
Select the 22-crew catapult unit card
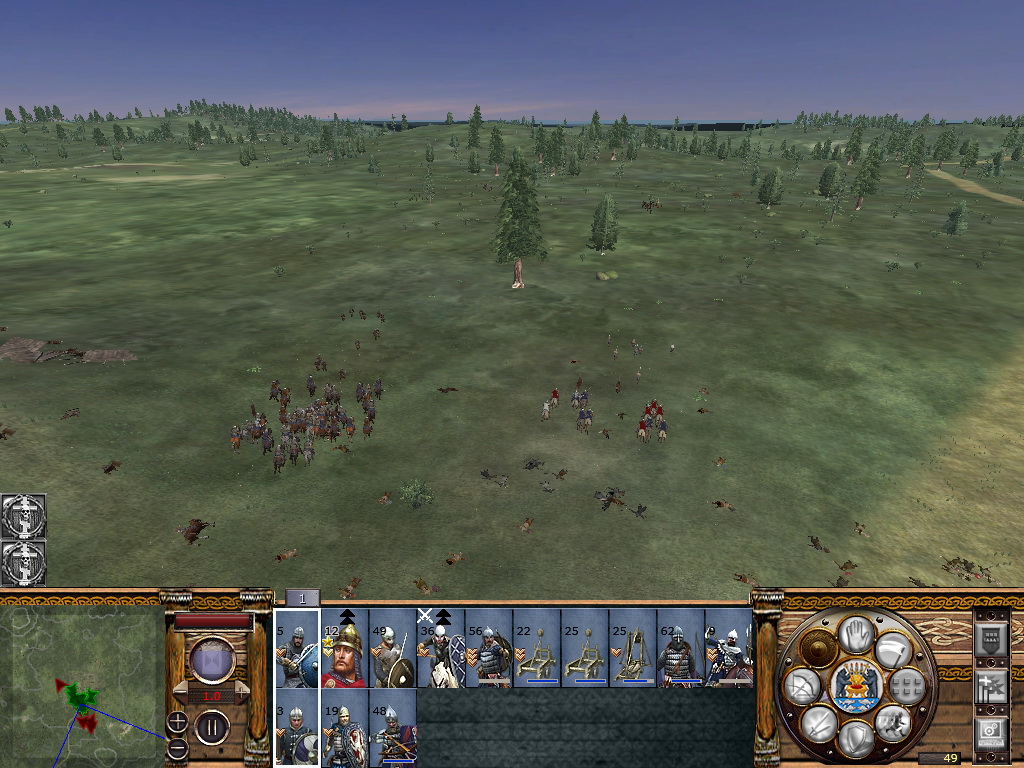(x=537, y=648)
